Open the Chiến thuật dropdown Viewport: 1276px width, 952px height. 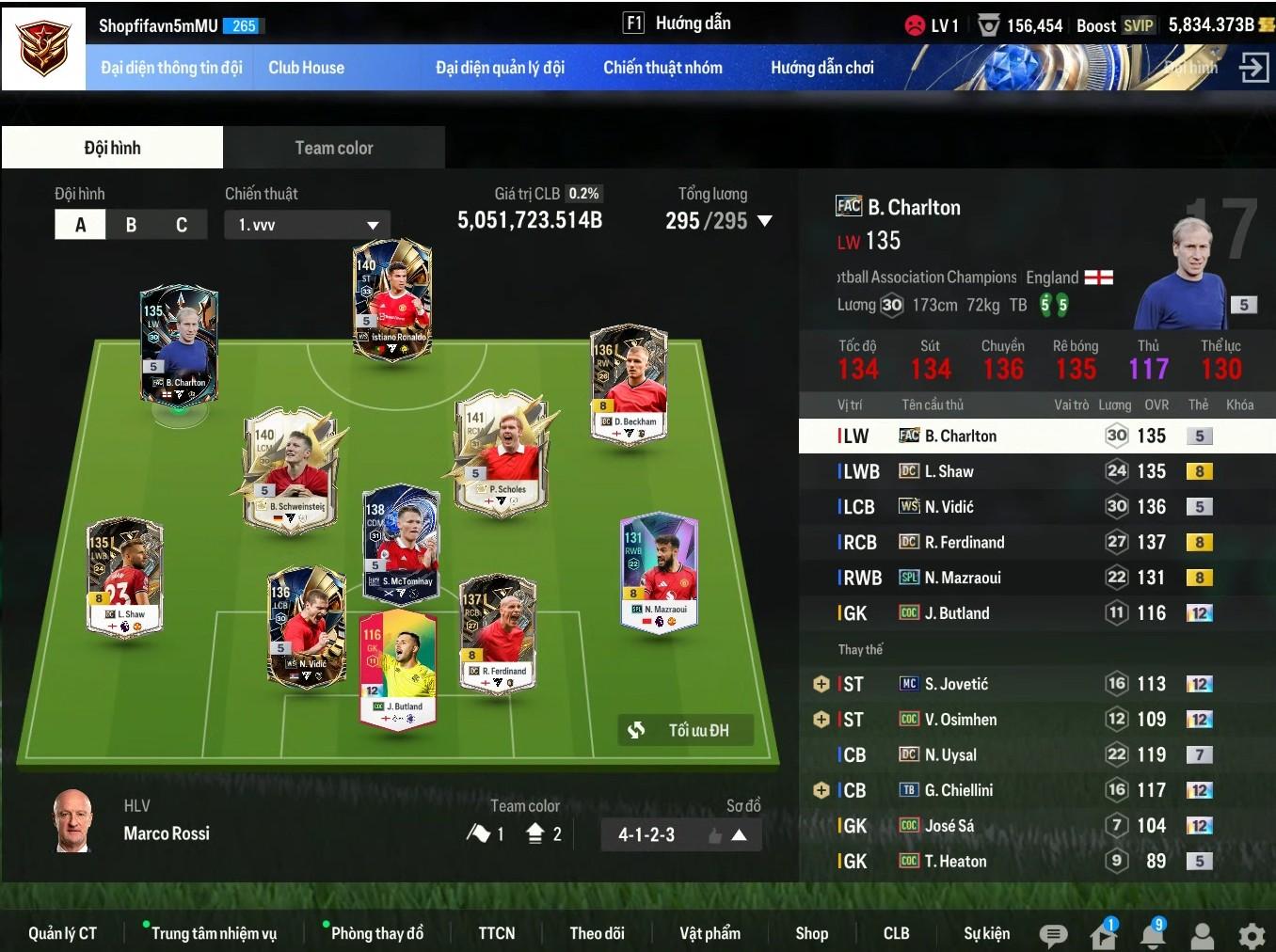click(307, 225)
